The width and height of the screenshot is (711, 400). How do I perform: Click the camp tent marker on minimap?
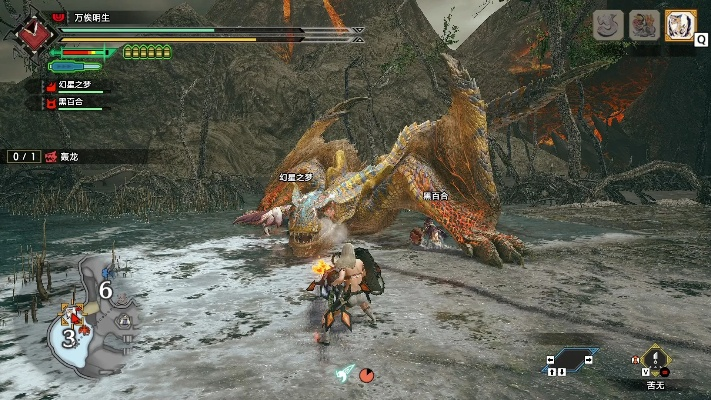[x=126, y=321]
